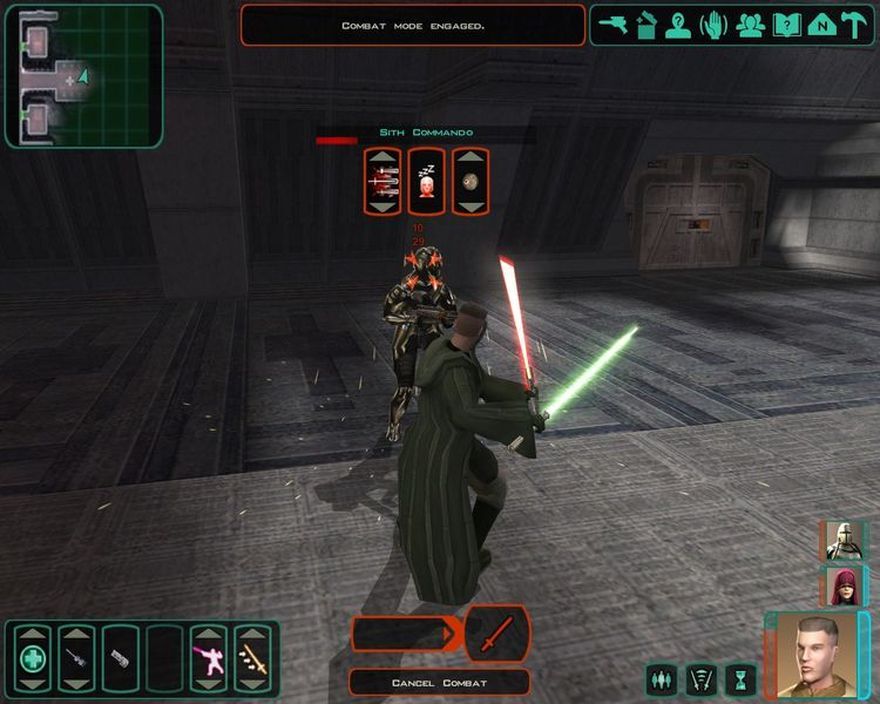The height and width of the screenshot is (704, 880).
Task: Open the options menu hammer icon
Action: 855,25
